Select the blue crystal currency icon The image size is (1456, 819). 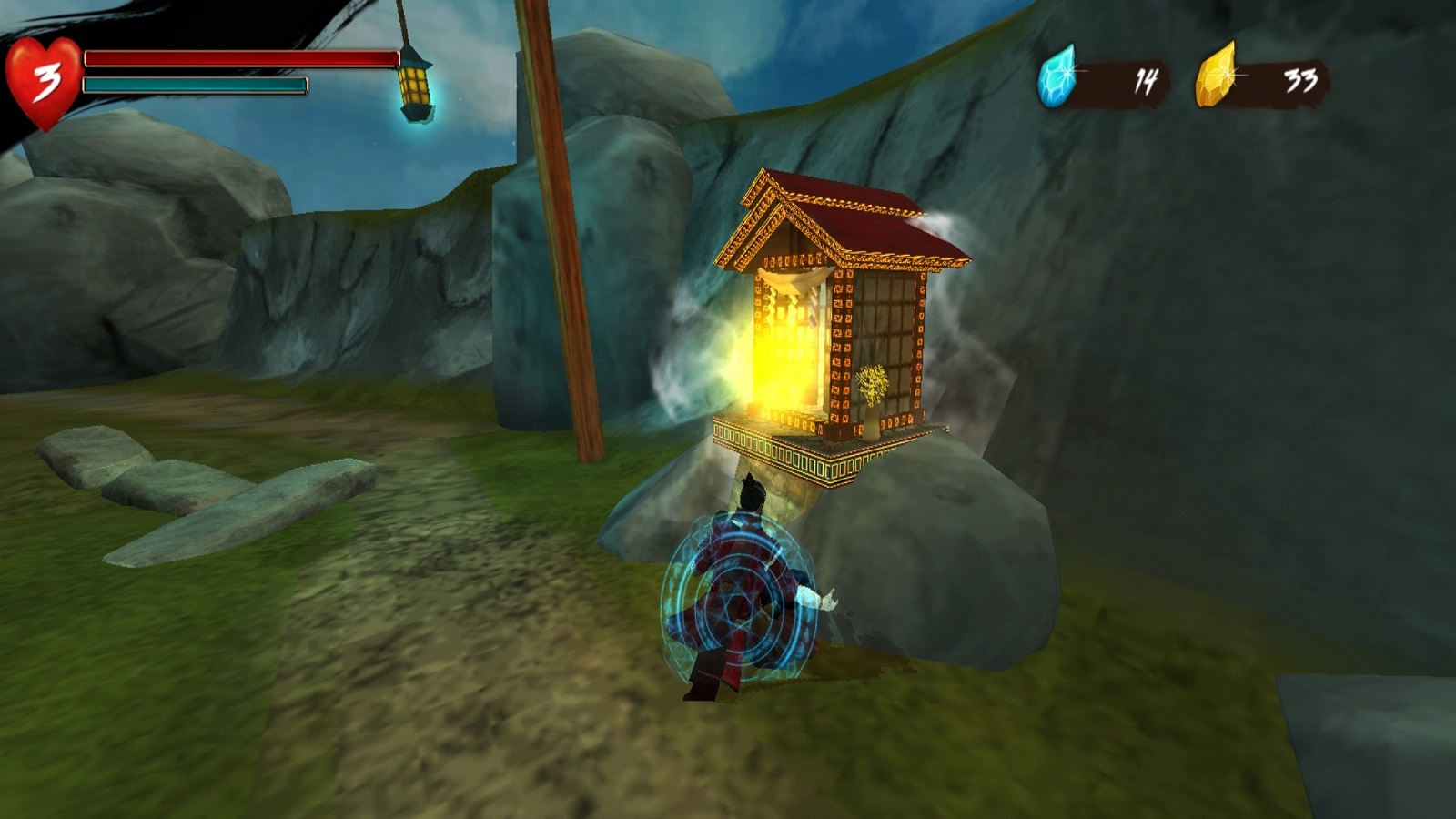point(1057,76)
